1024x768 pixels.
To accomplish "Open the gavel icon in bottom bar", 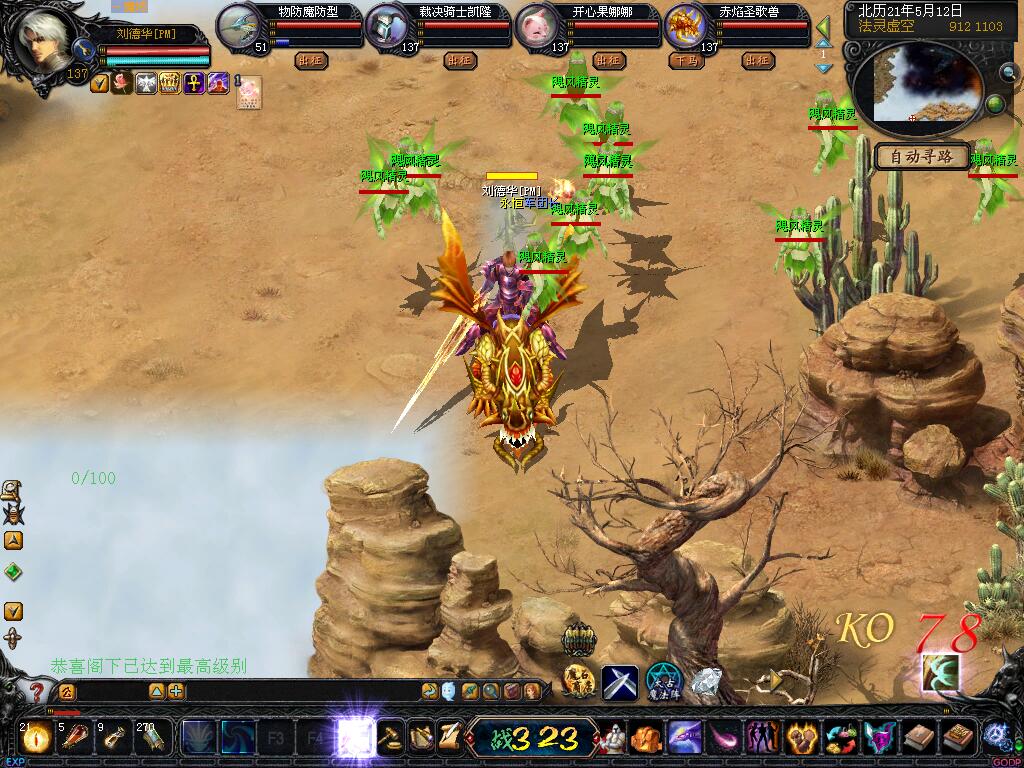I will click(391, 738).
